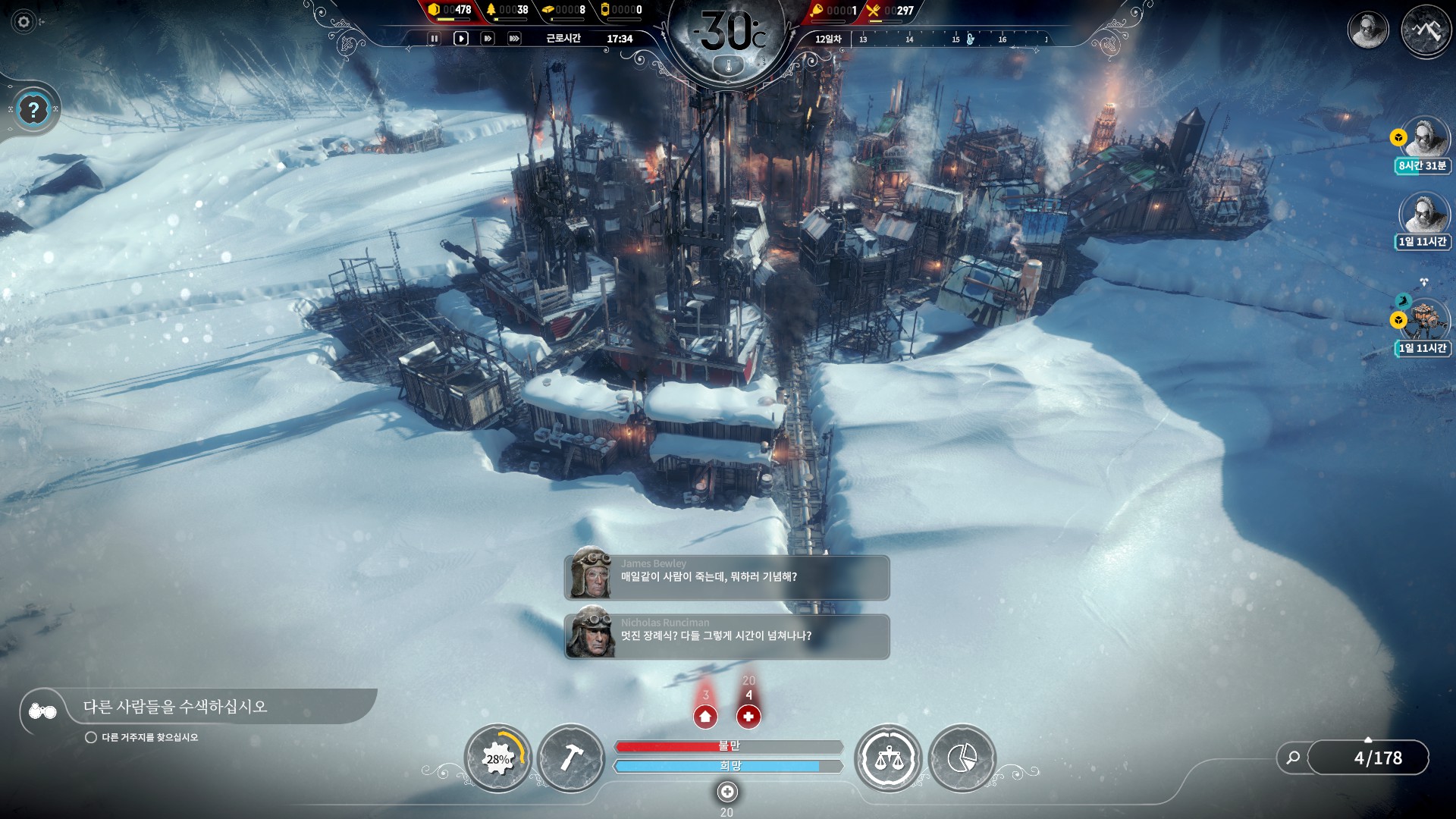Open the settings gear menu

tap(24, 22)
